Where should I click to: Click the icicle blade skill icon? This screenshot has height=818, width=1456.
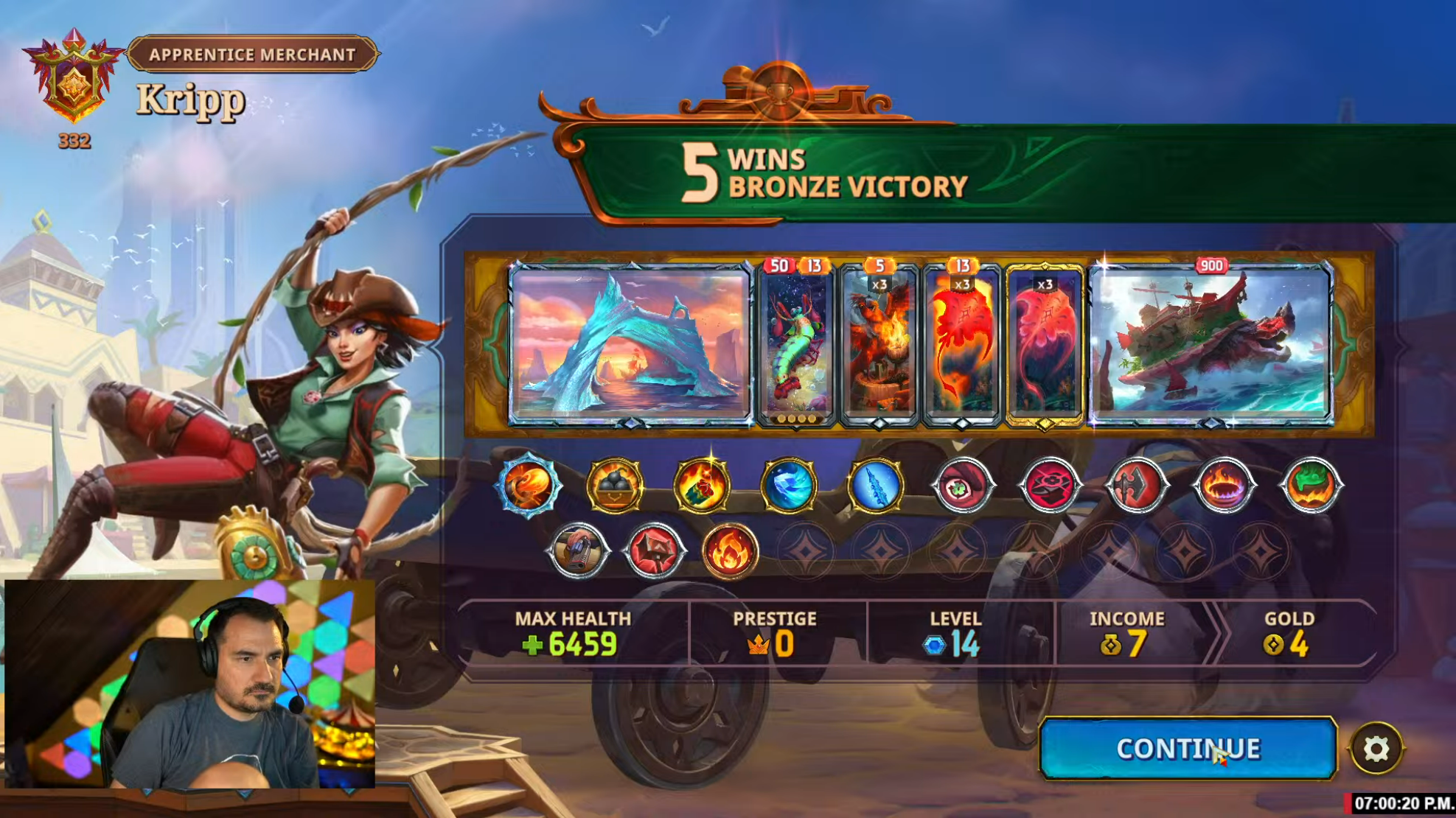coord(875,486)
